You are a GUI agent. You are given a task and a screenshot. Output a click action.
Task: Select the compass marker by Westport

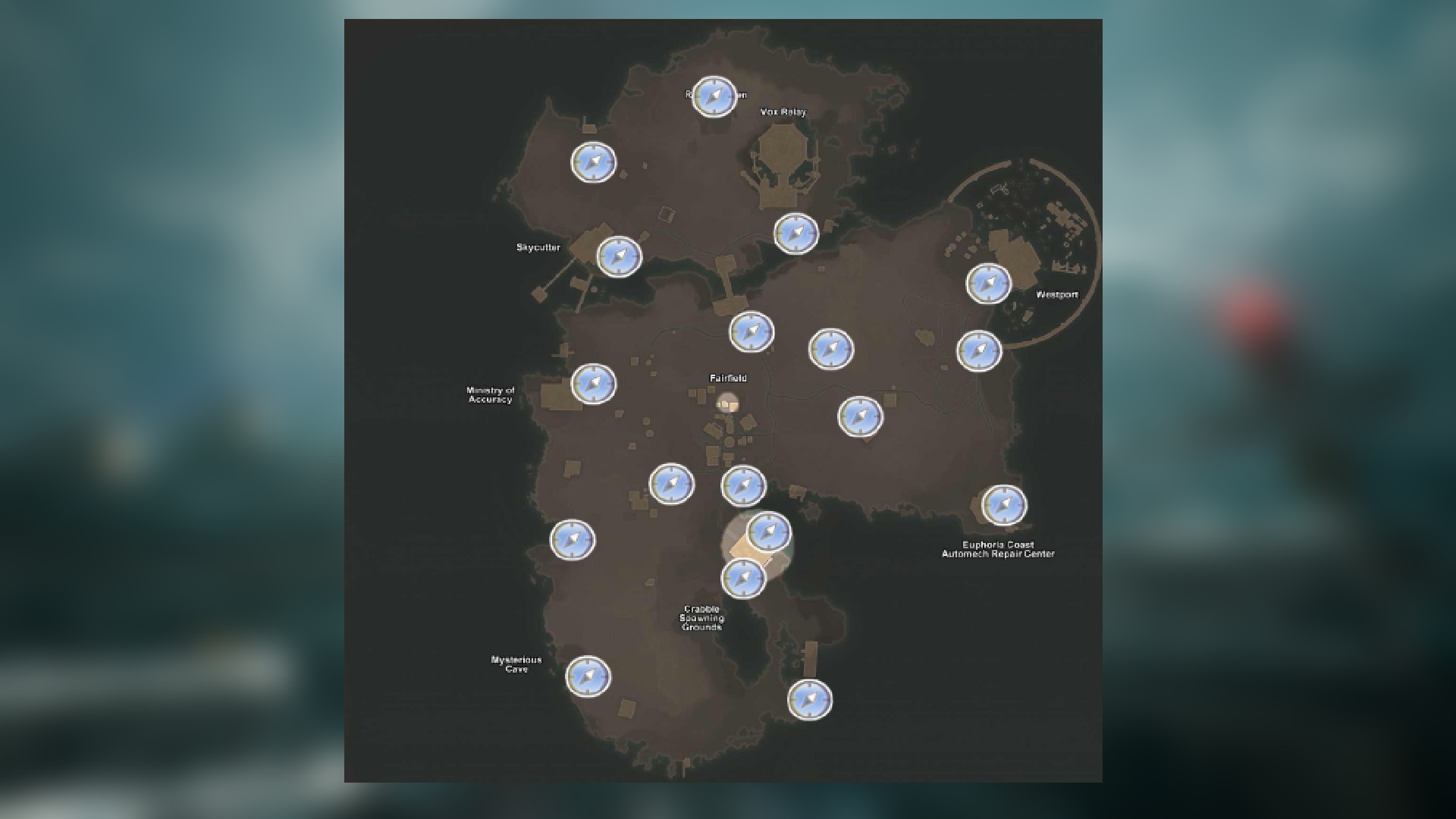point(988,284)
